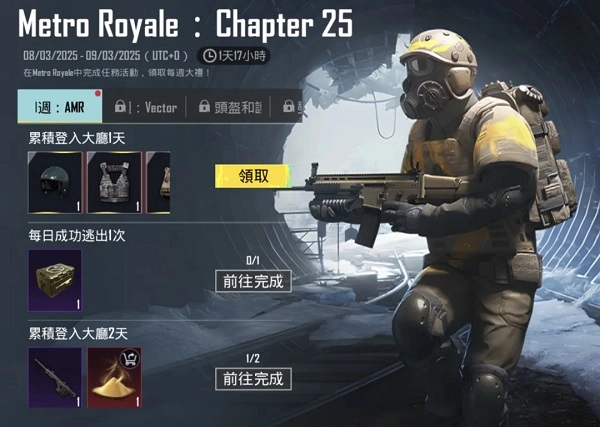
Task: Select the gold sand pile reward
Action: pos(114,377)
